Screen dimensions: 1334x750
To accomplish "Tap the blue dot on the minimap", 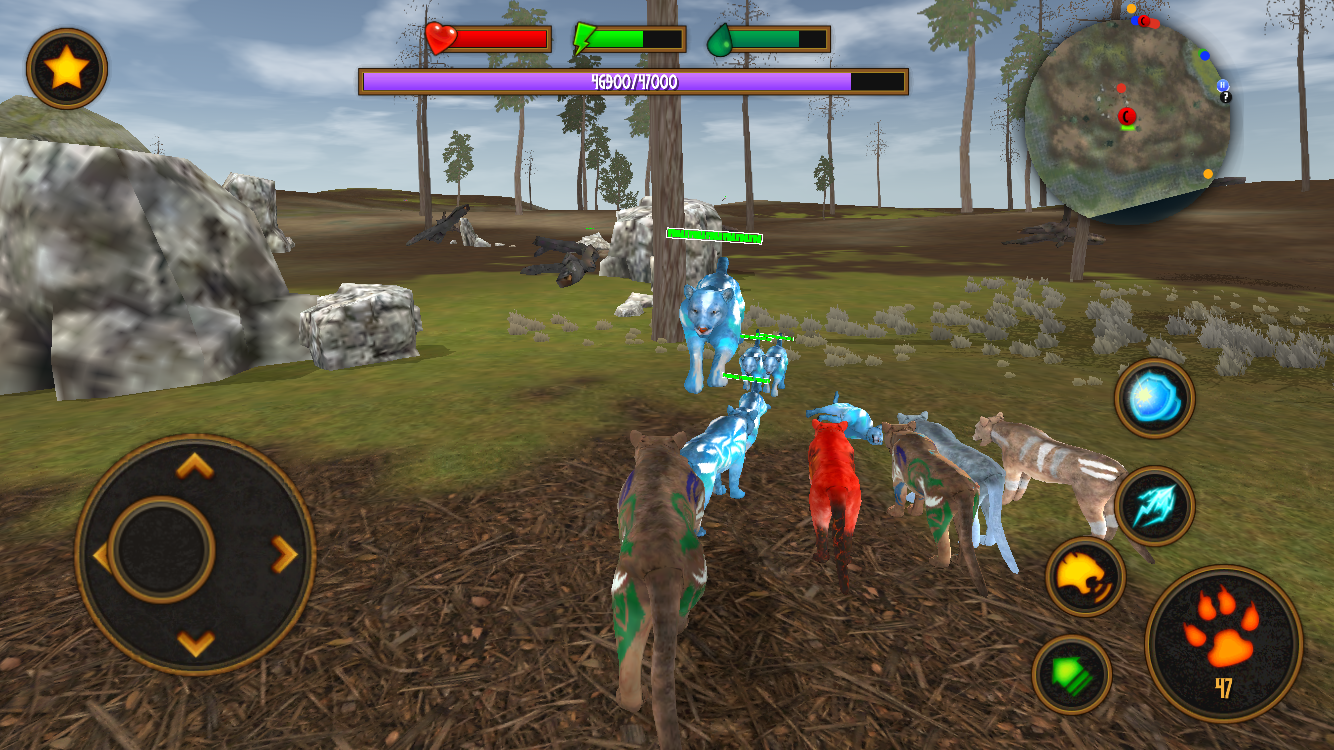I will (x=1204, y=56).
